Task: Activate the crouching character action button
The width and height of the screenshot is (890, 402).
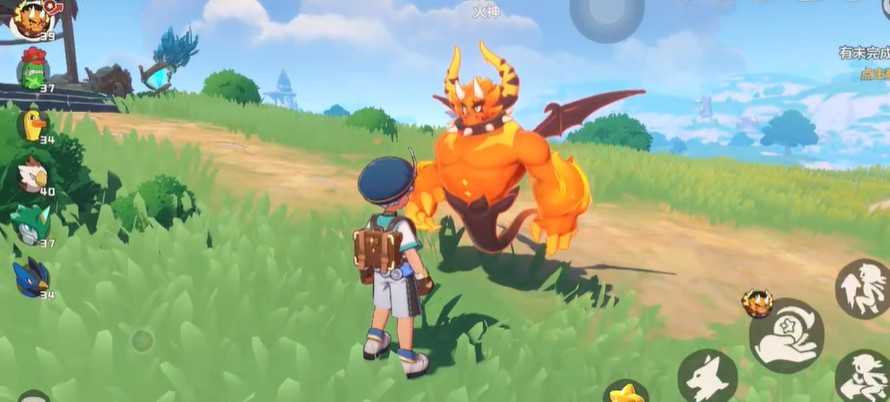Action: 862,376
